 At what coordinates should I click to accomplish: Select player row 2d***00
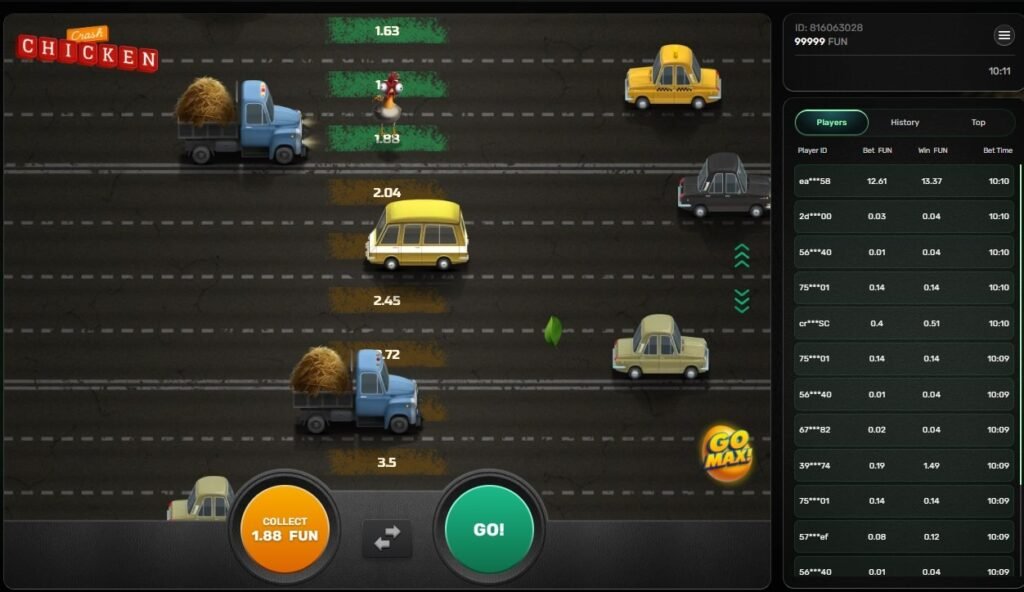click(x=904, y=216)
